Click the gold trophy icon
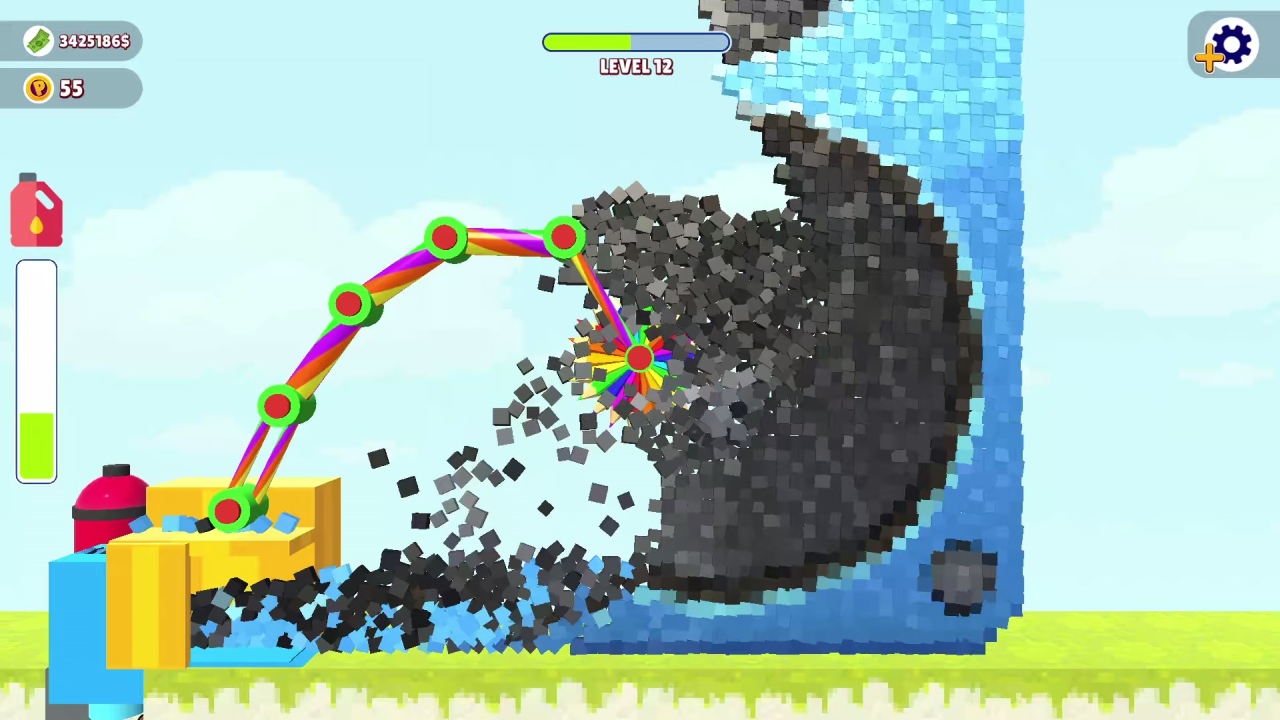The image size is (1280, 720). [x=38, y=88]
